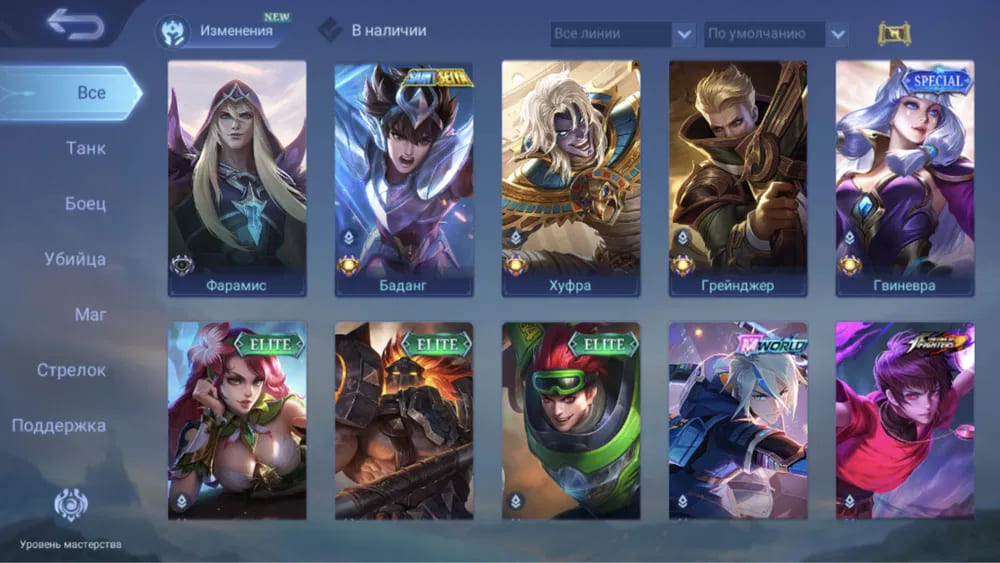This screenshot has width=1000, height=563.
Task: Choose the Баданг hero card
Action: [x=404, y=178]
